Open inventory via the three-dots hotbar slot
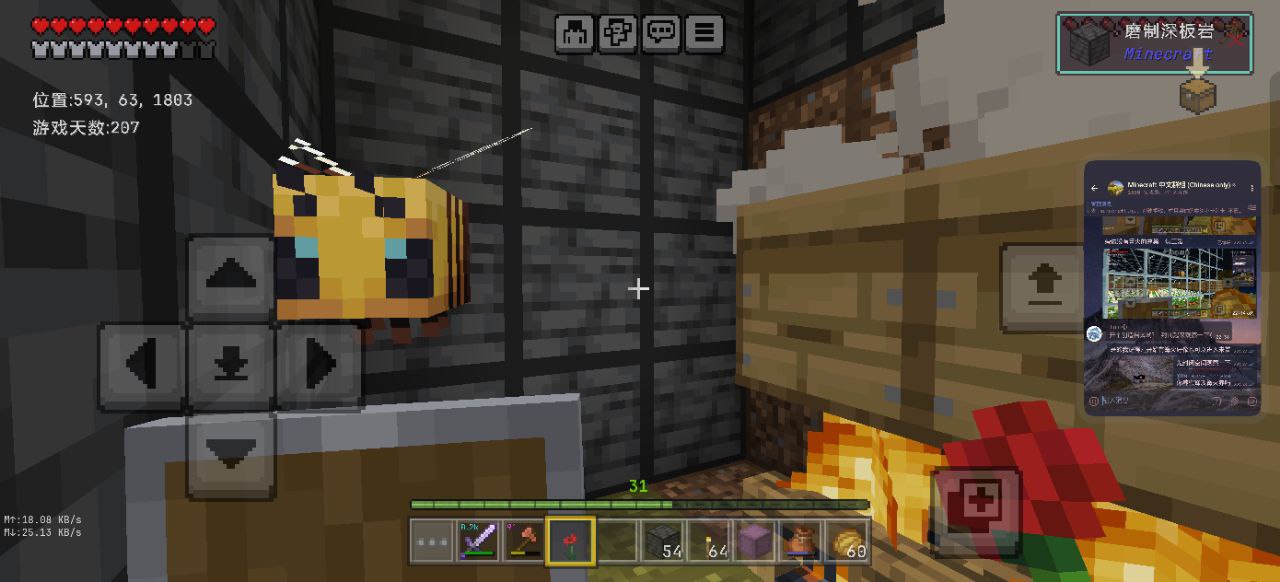The height and width of the screenshot is (582, 1280). pyautogui.click(x=431, y=541)
